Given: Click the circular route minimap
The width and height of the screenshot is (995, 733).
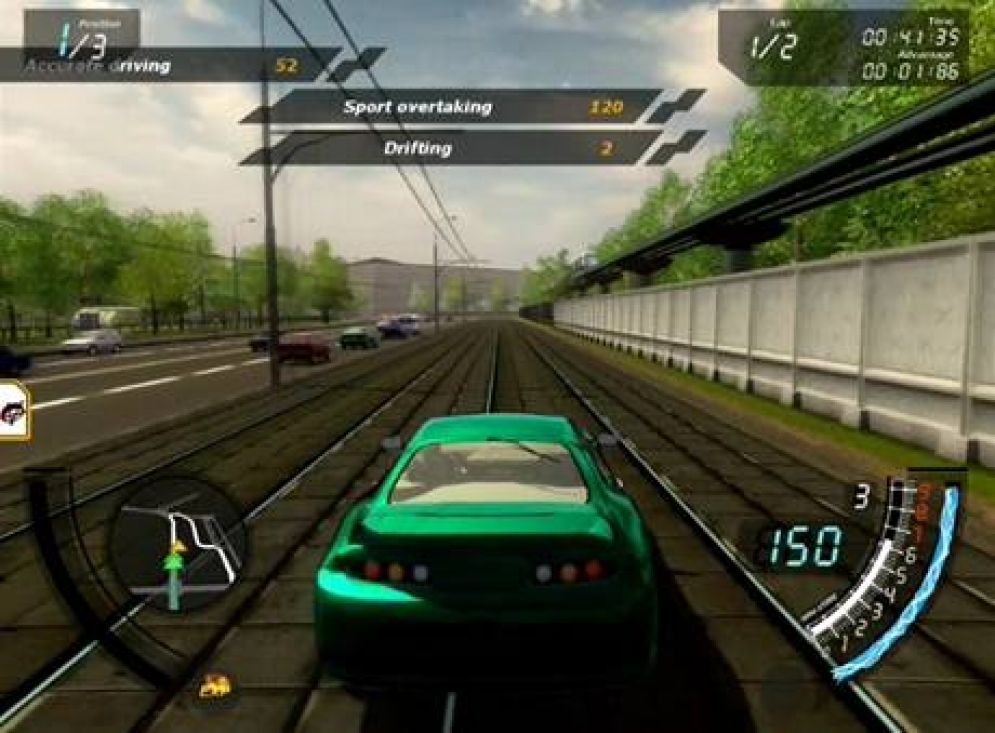Looking at the screenshot, I should click(178, 545).
